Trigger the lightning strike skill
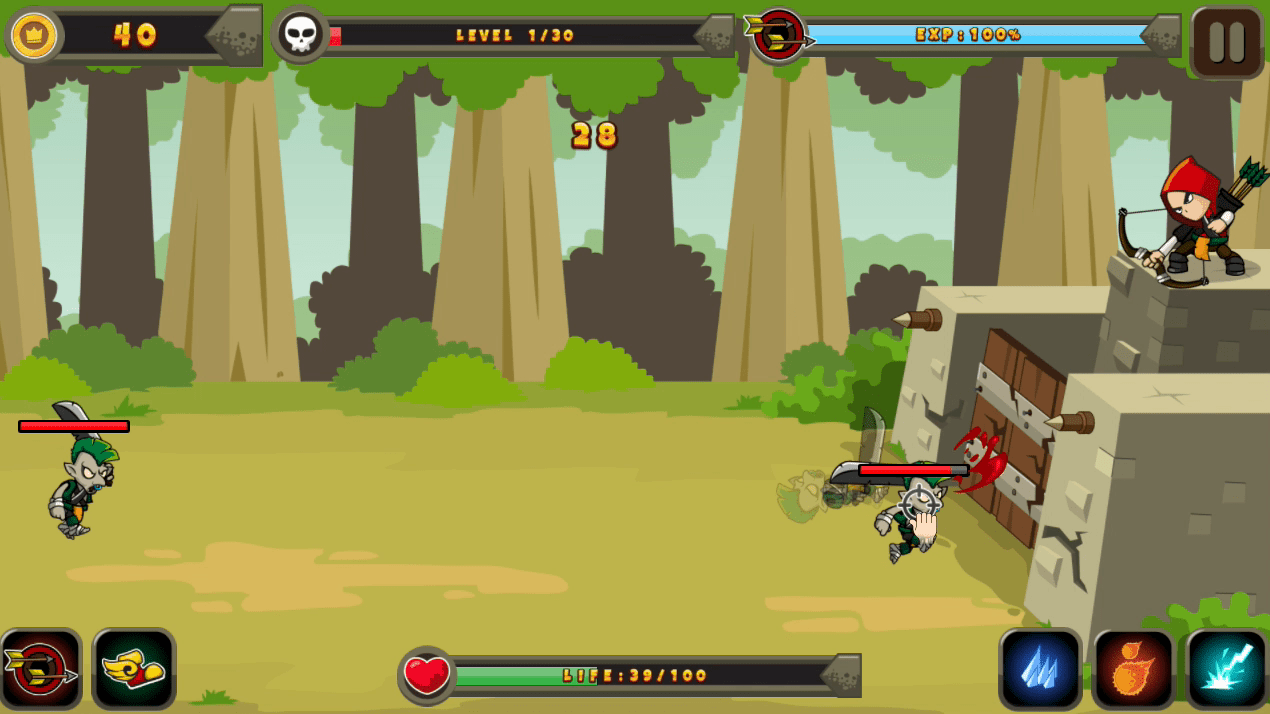The image size is (1270, 714). pos(1226,669)
